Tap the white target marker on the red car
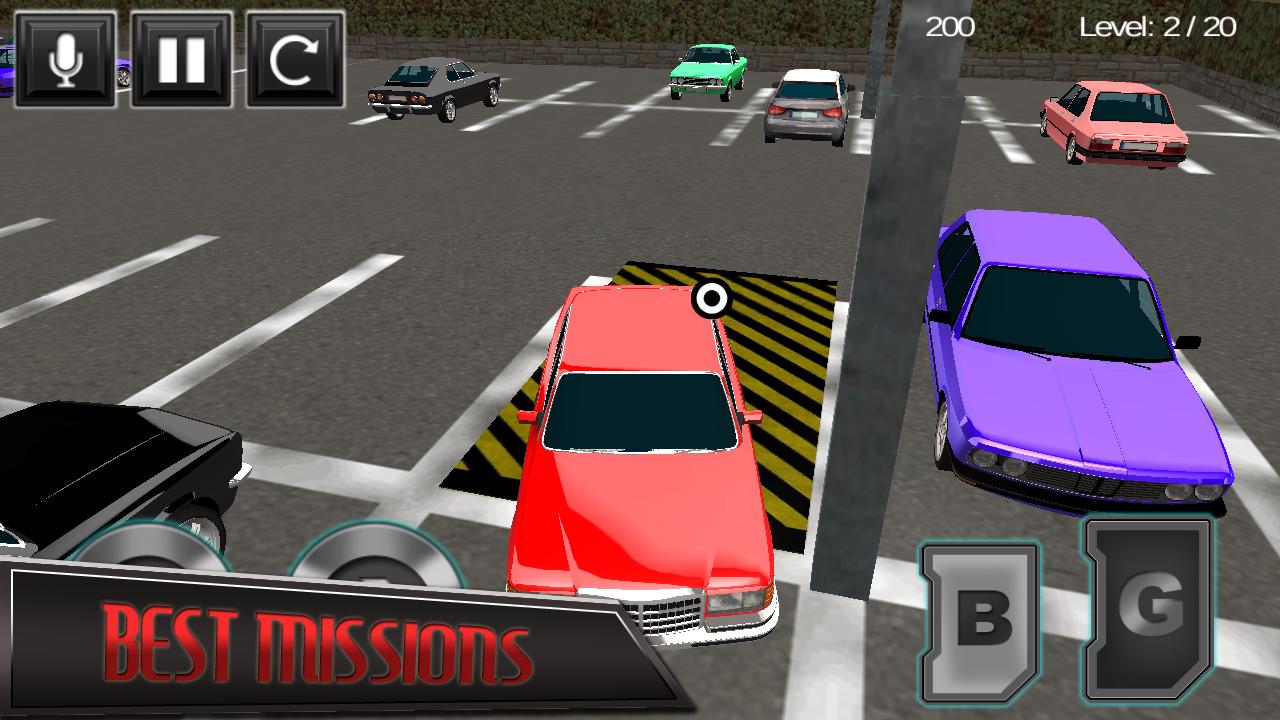Viewport: 1280px width, 720px height. pyautogui.click(x=712, y=296)
